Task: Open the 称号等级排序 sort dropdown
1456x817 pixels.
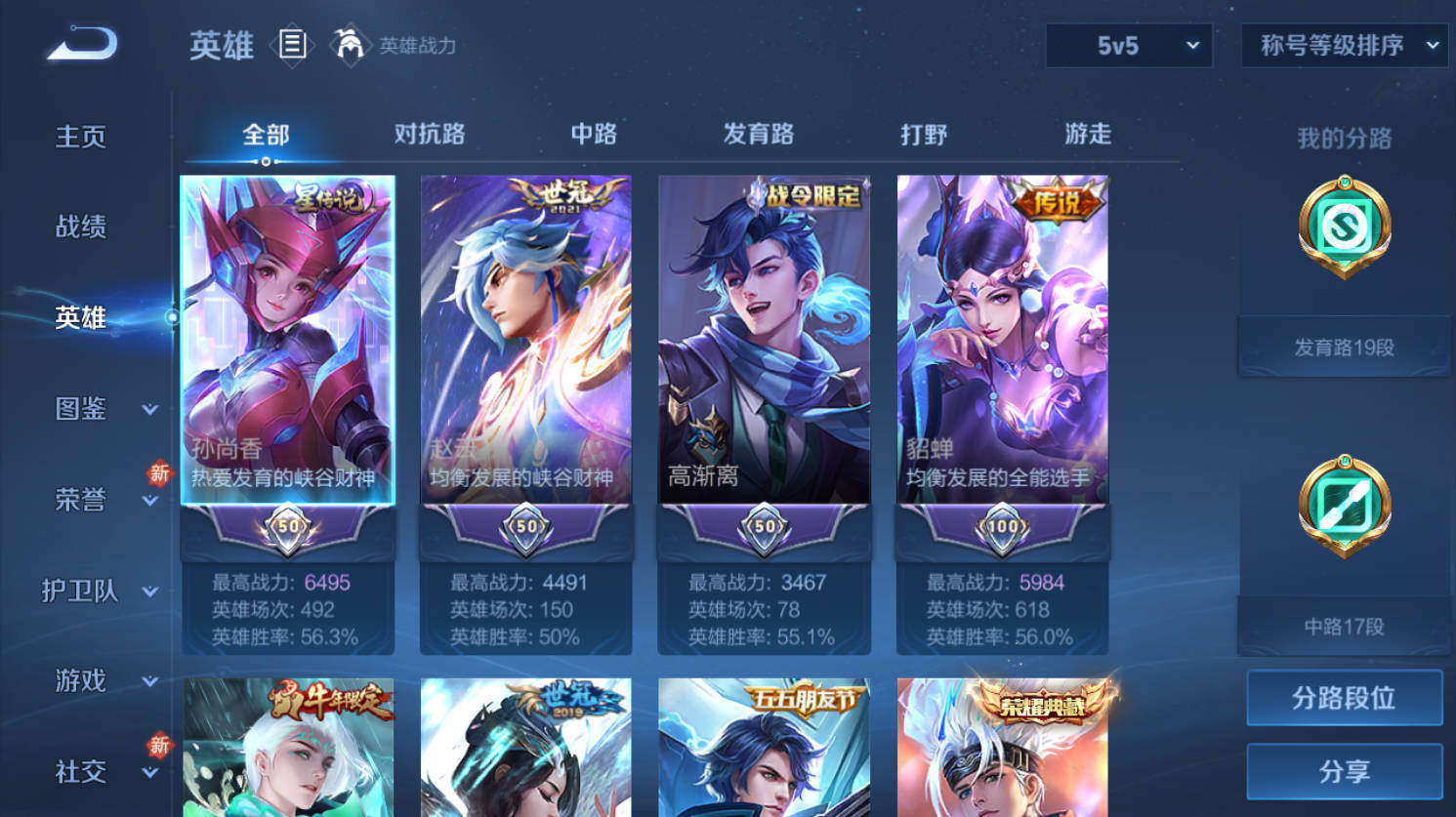Action: 1344,46
